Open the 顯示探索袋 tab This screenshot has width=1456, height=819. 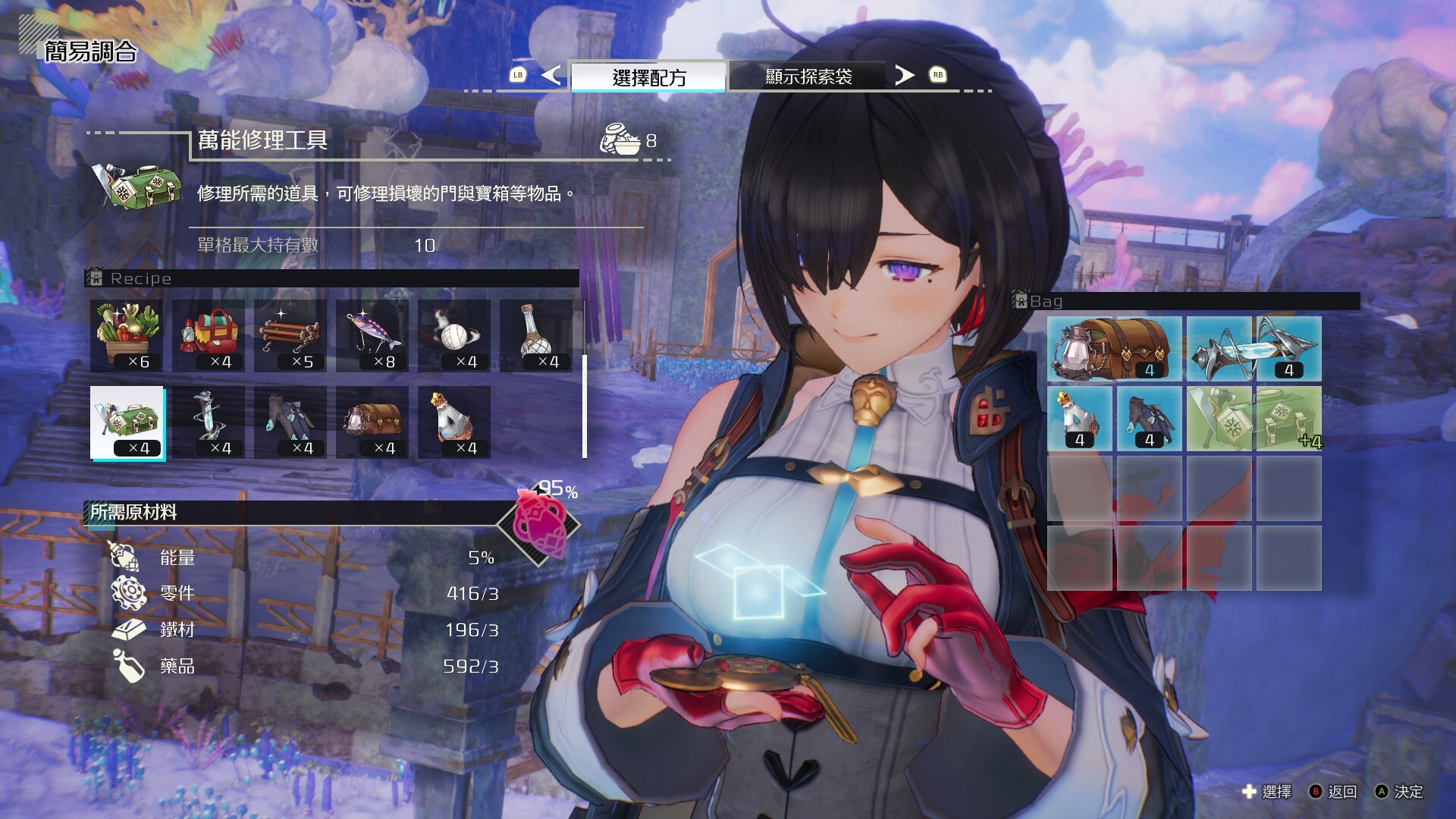coord(808,77)
